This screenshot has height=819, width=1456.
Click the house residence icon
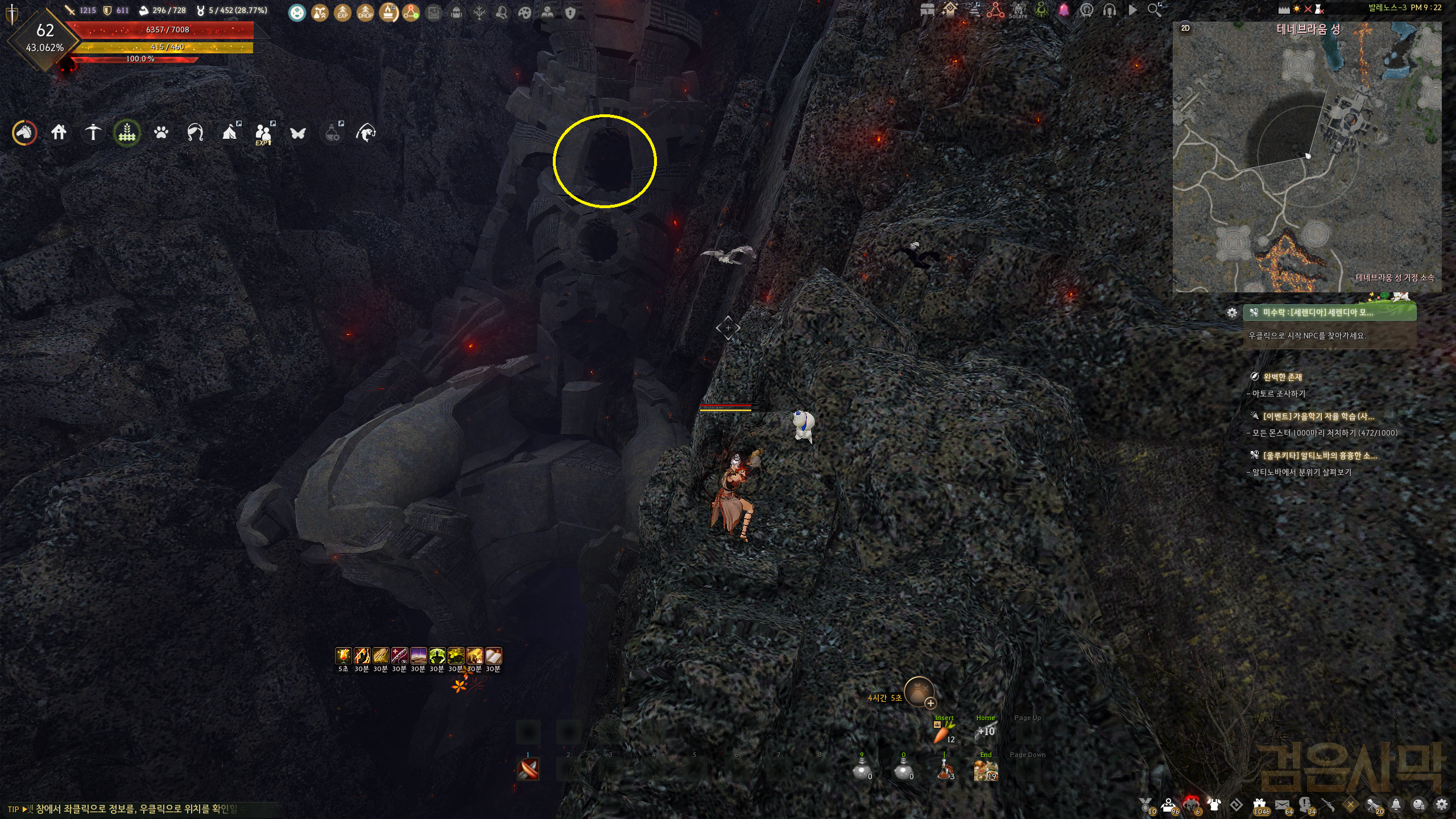click(x=59, y=133)
